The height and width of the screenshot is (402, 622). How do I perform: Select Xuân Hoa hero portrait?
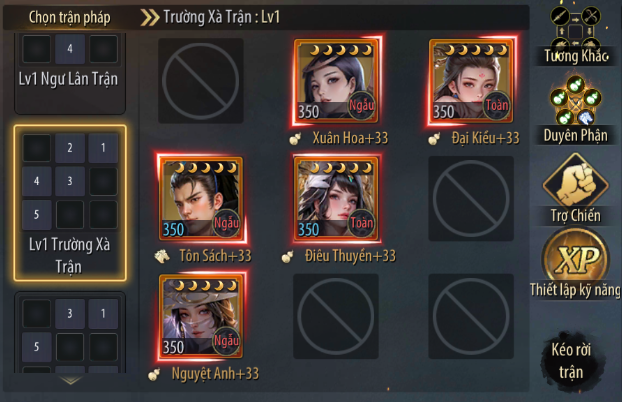pyautogui.click(x=337, y=82)
